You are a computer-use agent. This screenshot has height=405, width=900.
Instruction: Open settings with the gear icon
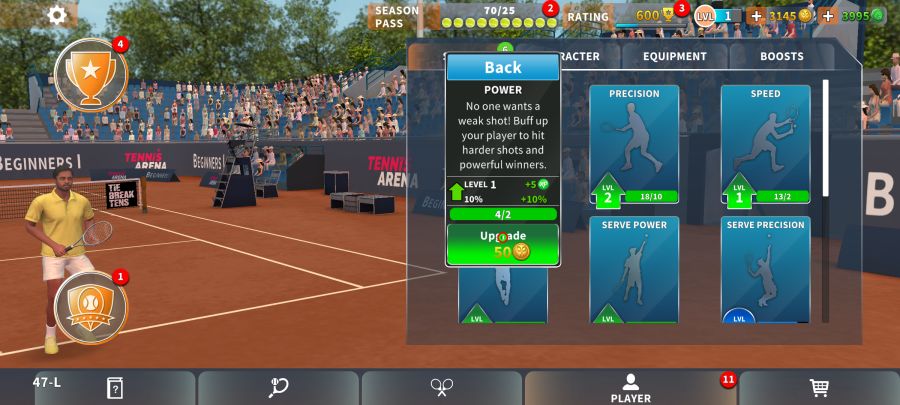click(x=57, y=15)
